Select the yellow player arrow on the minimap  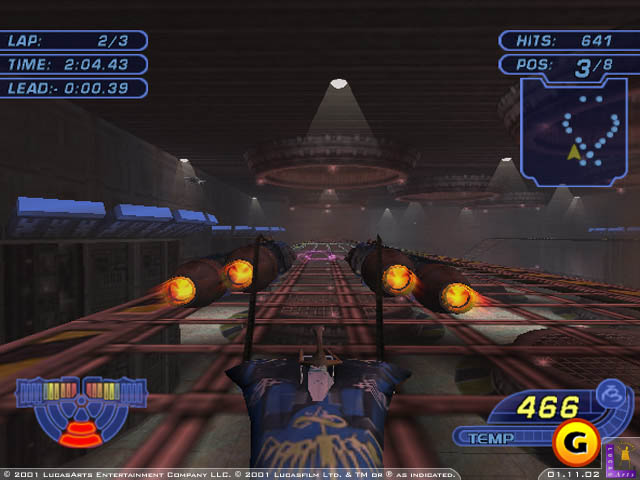point(574,152)
